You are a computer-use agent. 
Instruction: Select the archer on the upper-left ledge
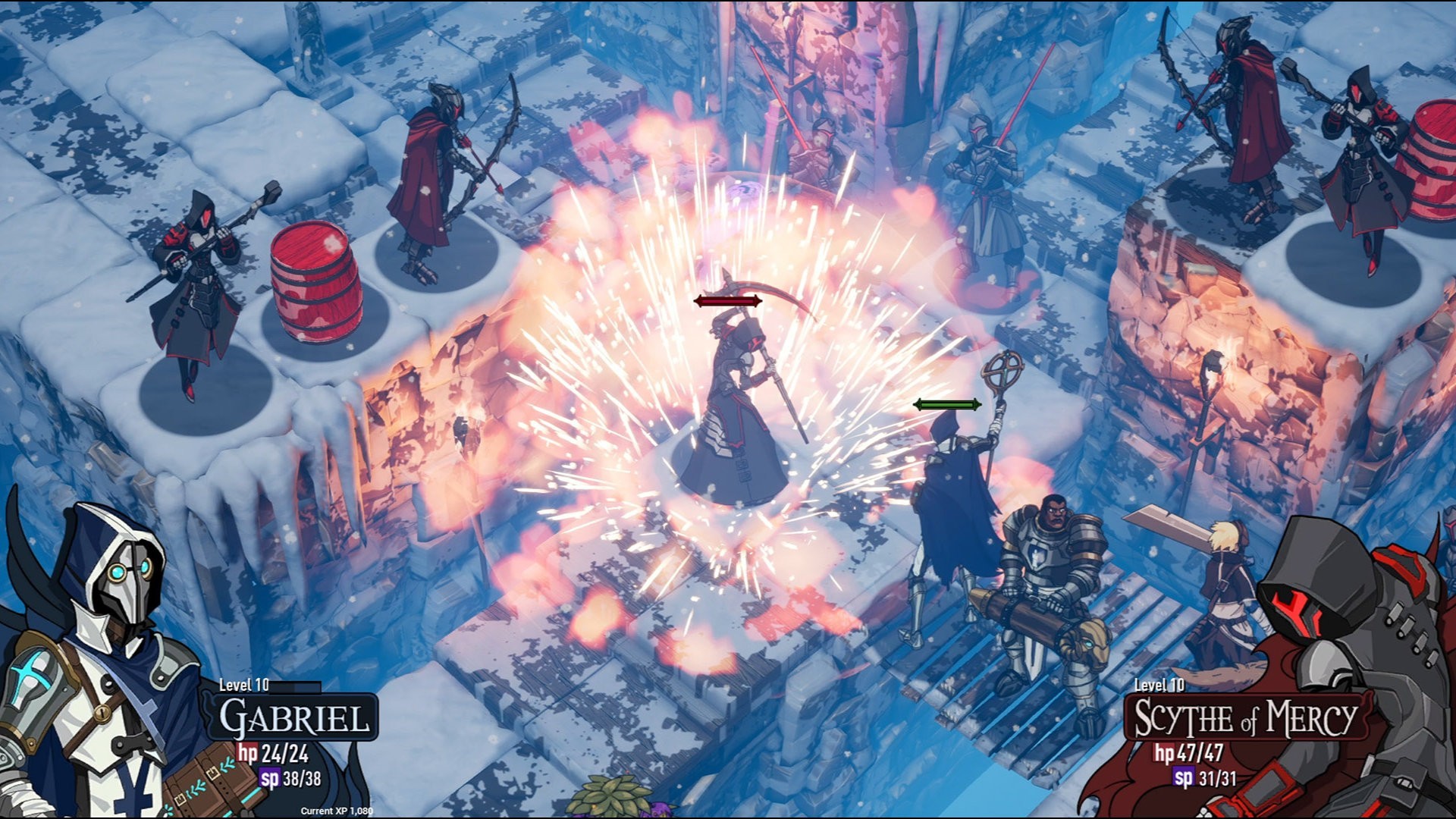point(436,174)
